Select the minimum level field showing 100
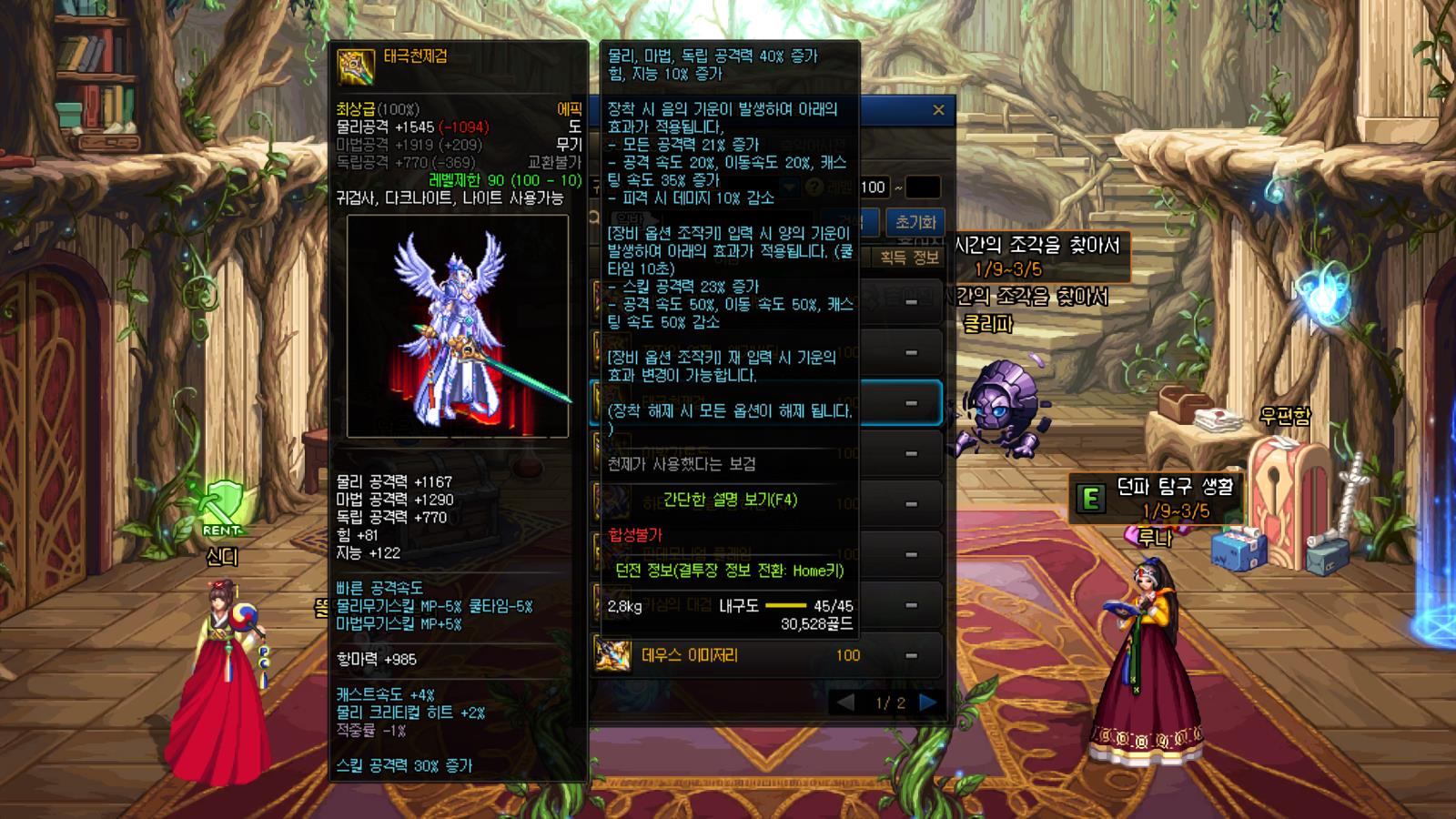1456x819 pixels. (873, 187)
